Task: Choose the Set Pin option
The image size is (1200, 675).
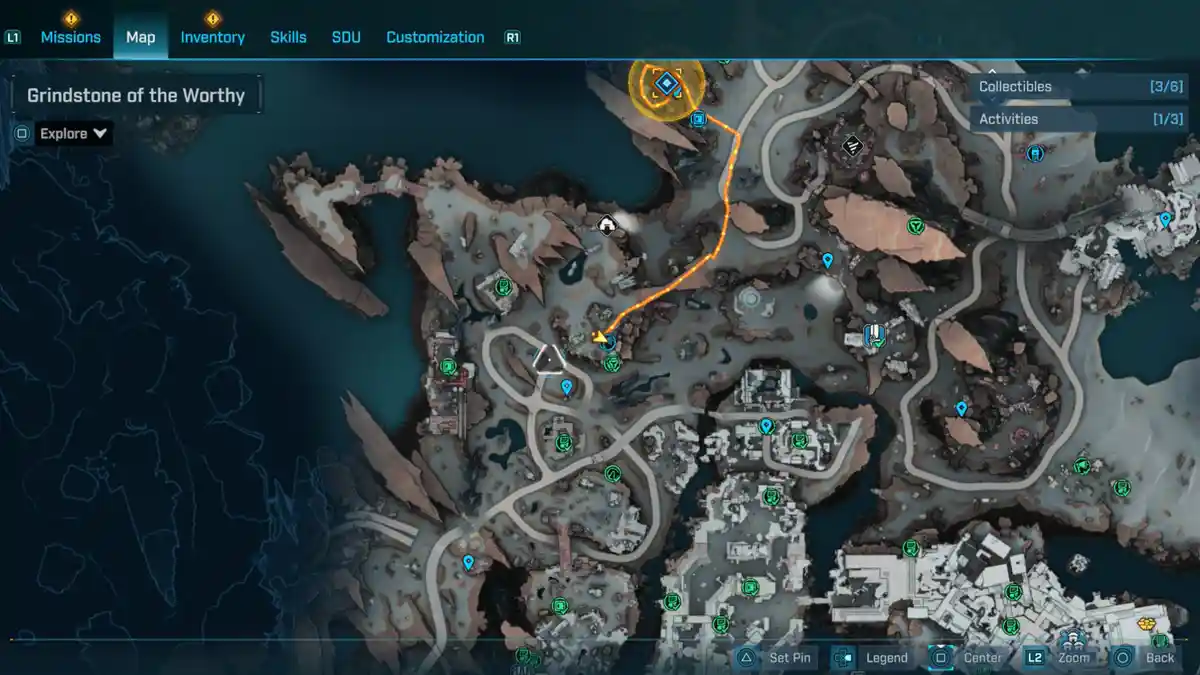Action: (x=777, y=657)
